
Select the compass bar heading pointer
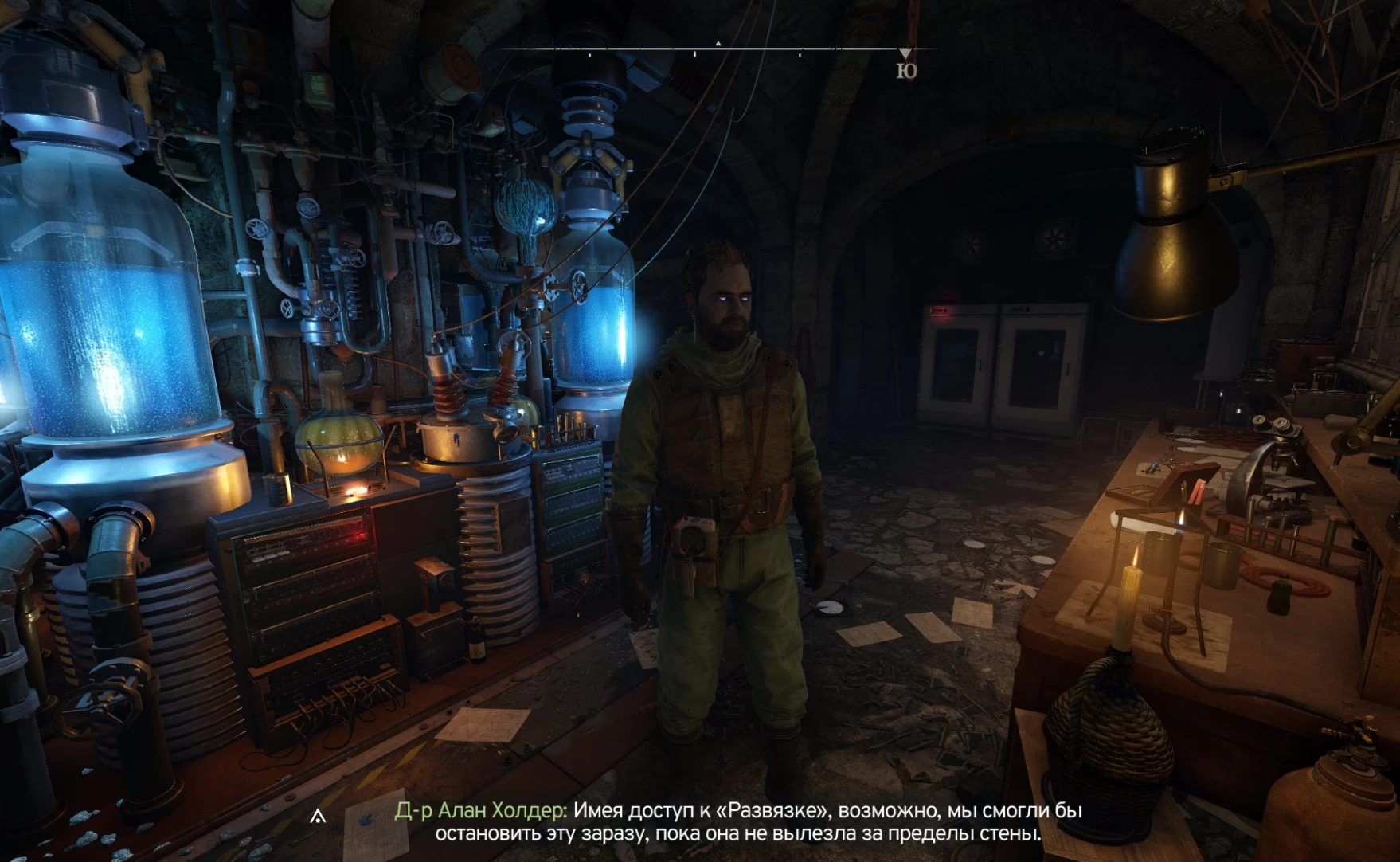pos(718,44)
